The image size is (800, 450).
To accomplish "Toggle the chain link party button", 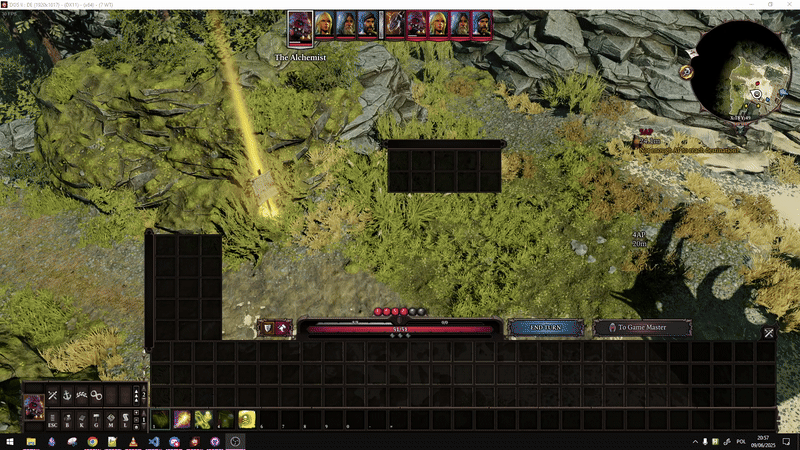I will click(96, 395).
